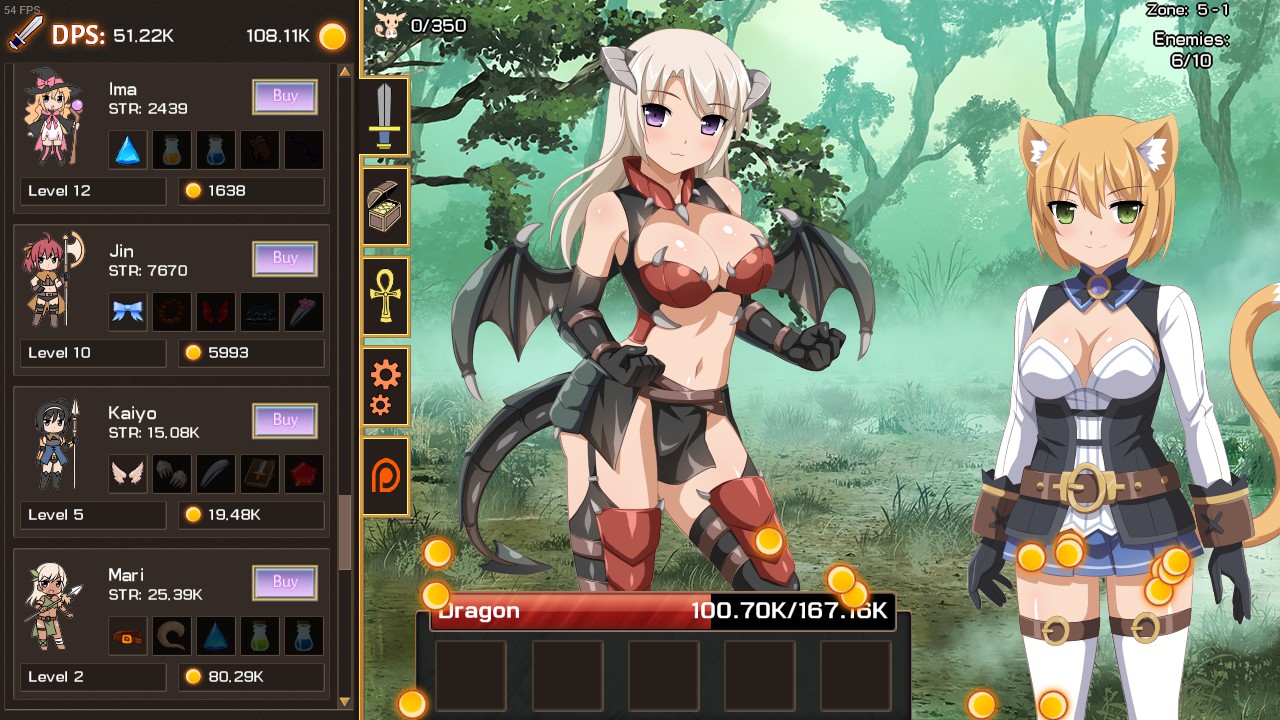This screenshot has height=720, width=1280.
Task: Click Ima's orange potion item icon
Action: point(171,147)
